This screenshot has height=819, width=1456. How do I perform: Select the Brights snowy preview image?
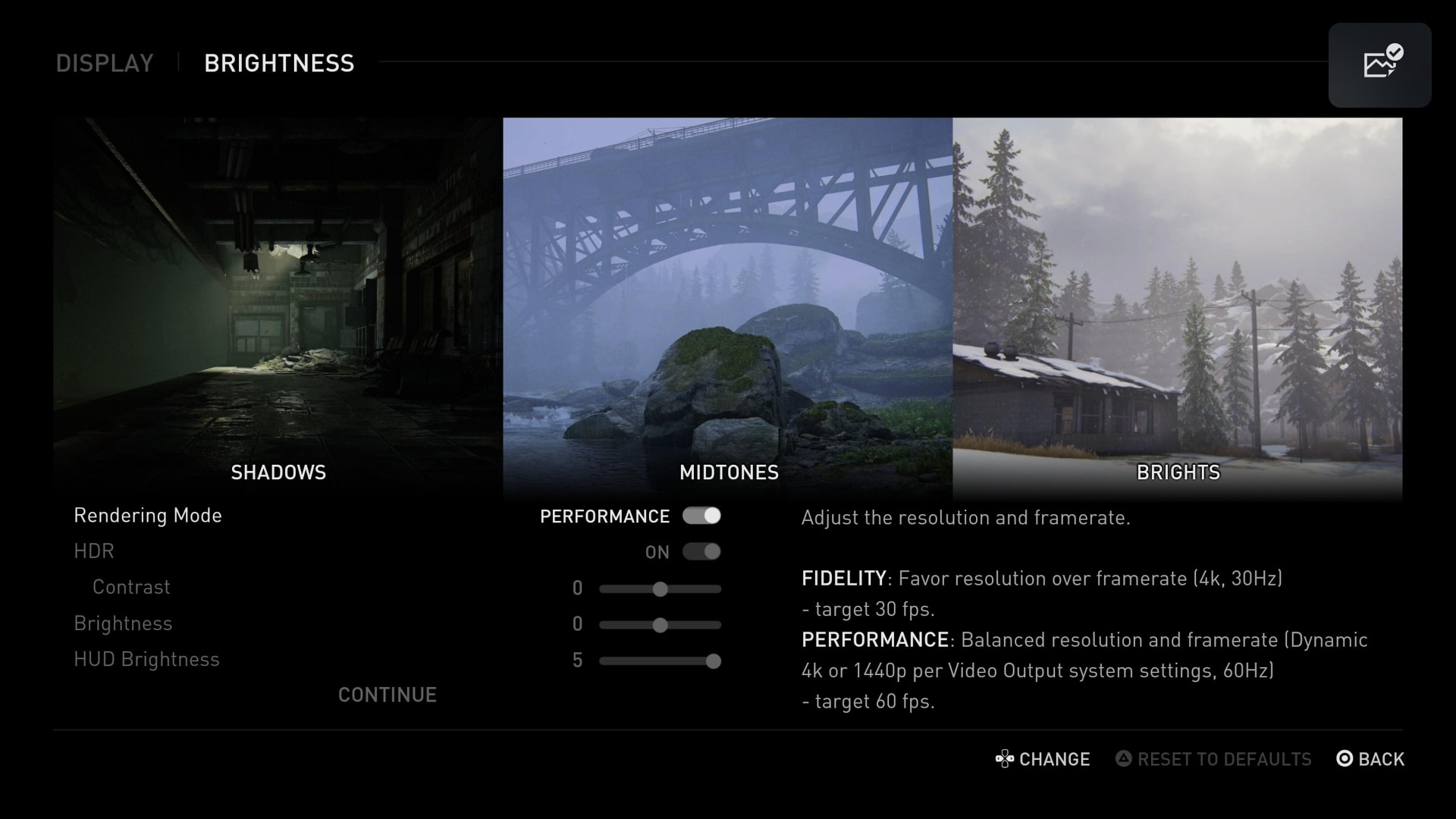(1177, 303)
